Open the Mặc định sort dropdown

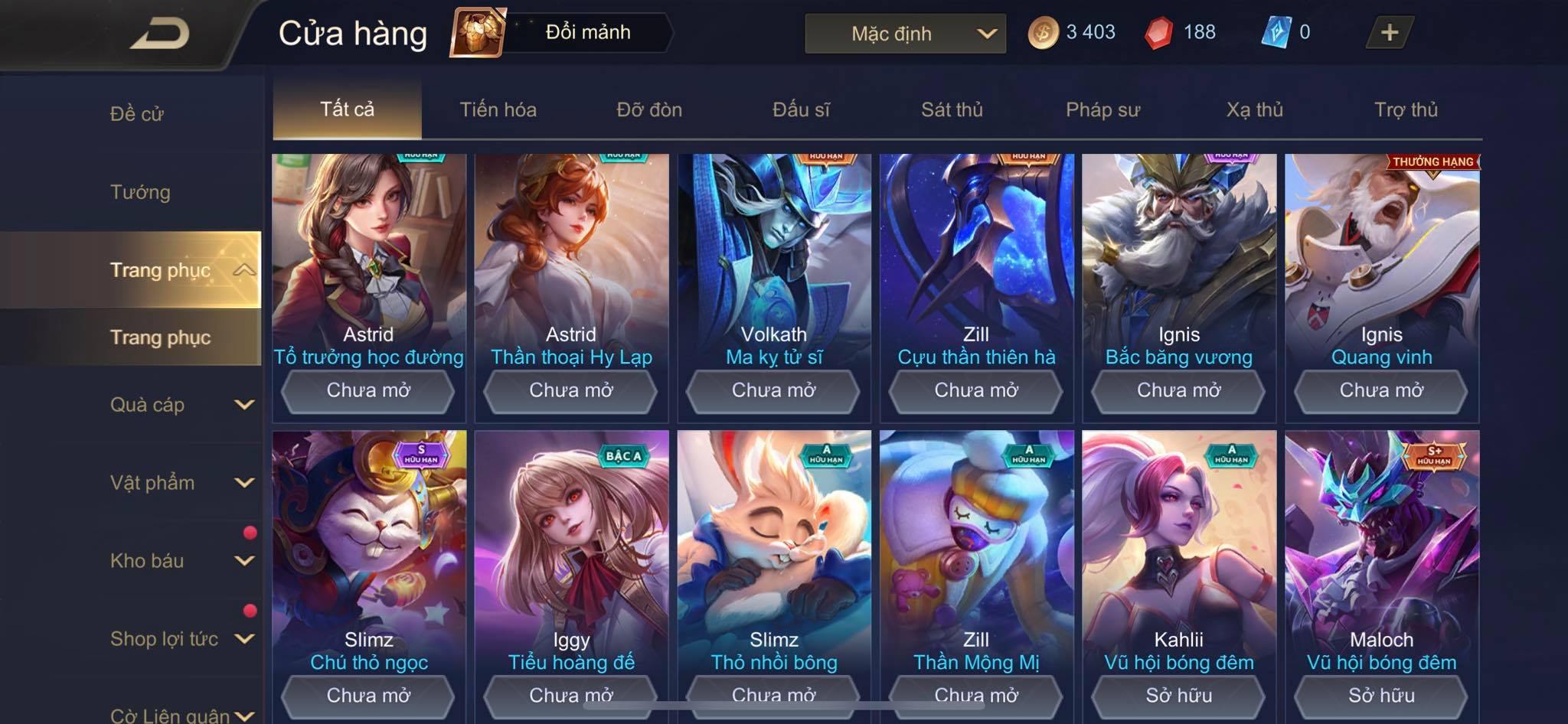coord(905,34)
